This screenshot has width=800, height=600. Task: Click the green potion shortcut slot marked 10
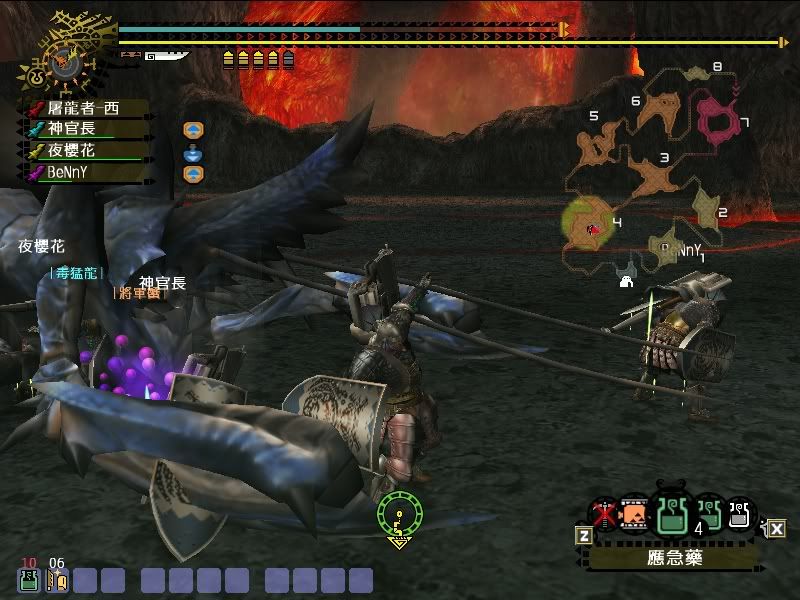28,579
